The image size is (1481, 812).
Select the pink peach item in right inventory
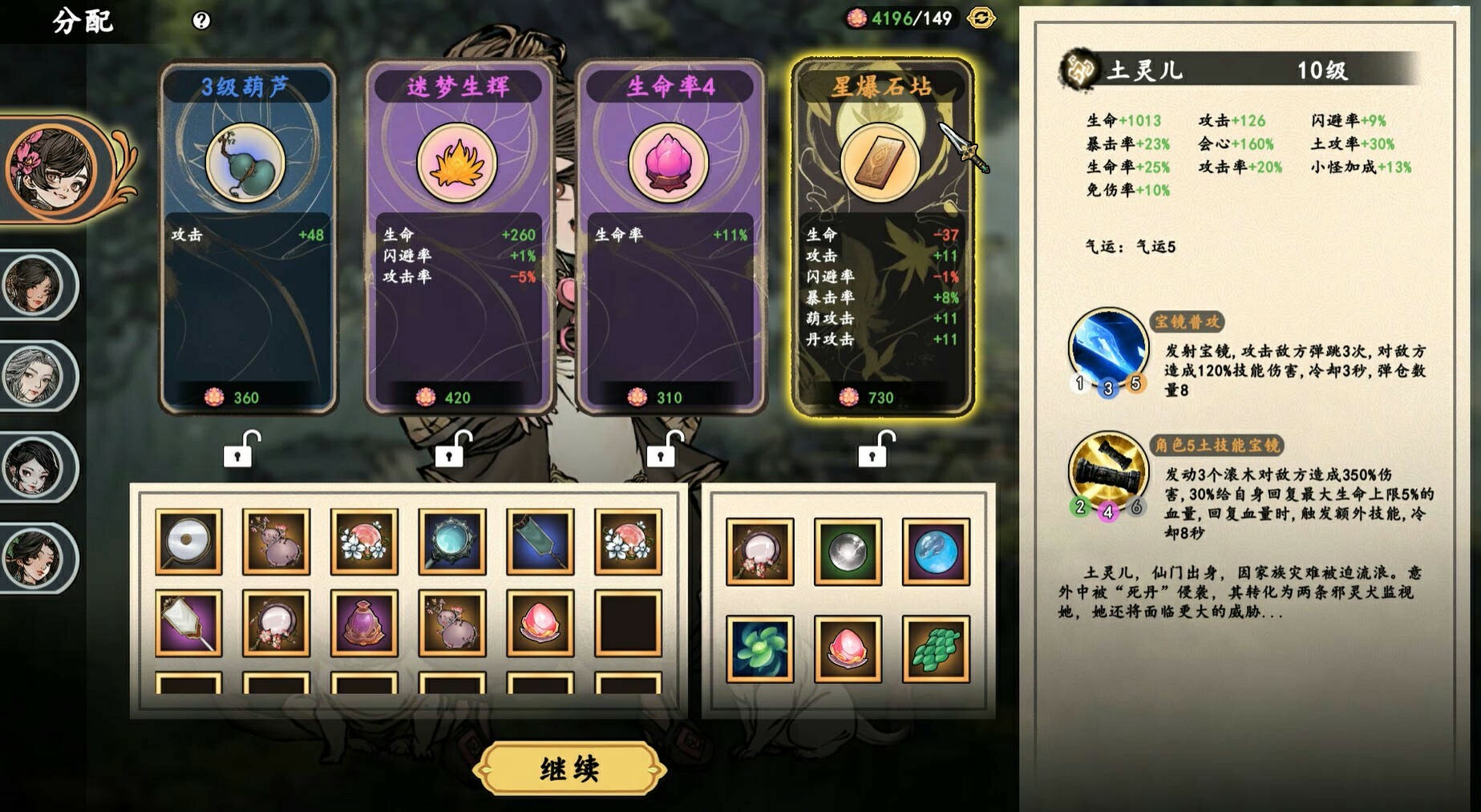(848, 649)
